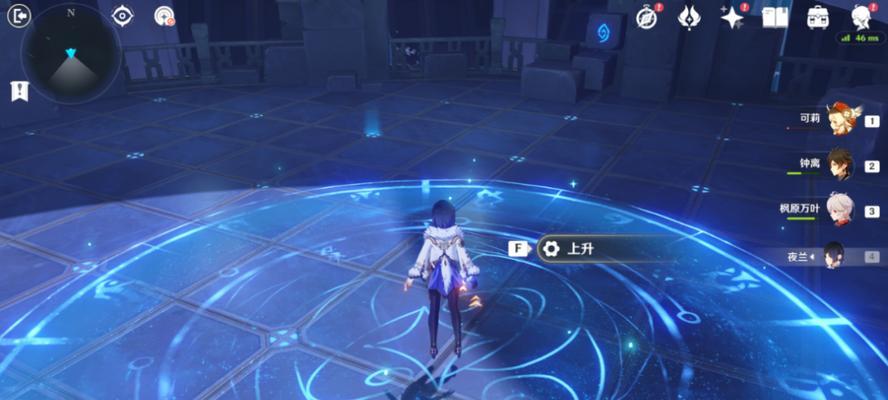Click the eye-shaped icon beside the minimap

[123, 15]
